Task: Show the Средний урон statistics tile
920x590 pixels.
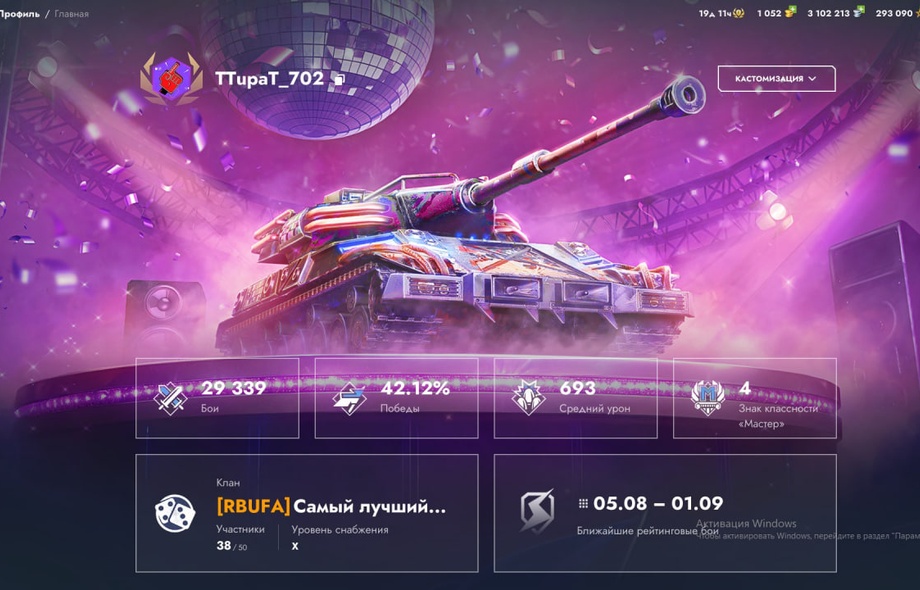Action: 575,398
